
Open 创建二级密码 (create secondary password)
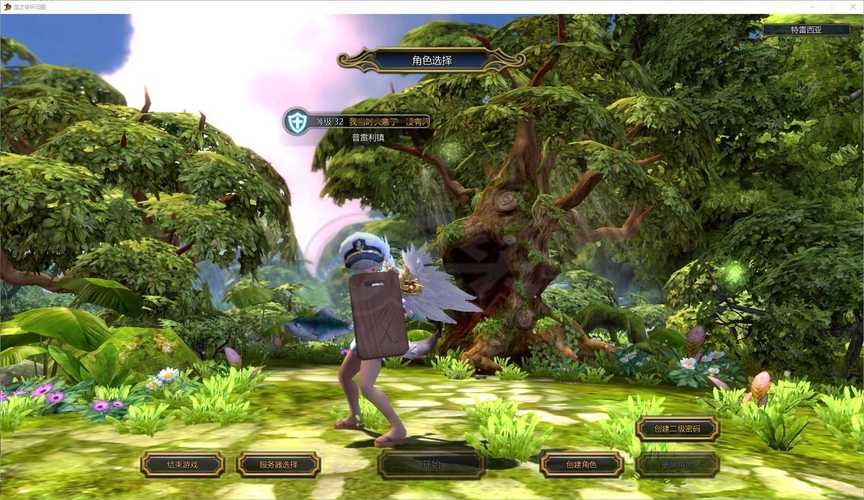tap(677, 429)
